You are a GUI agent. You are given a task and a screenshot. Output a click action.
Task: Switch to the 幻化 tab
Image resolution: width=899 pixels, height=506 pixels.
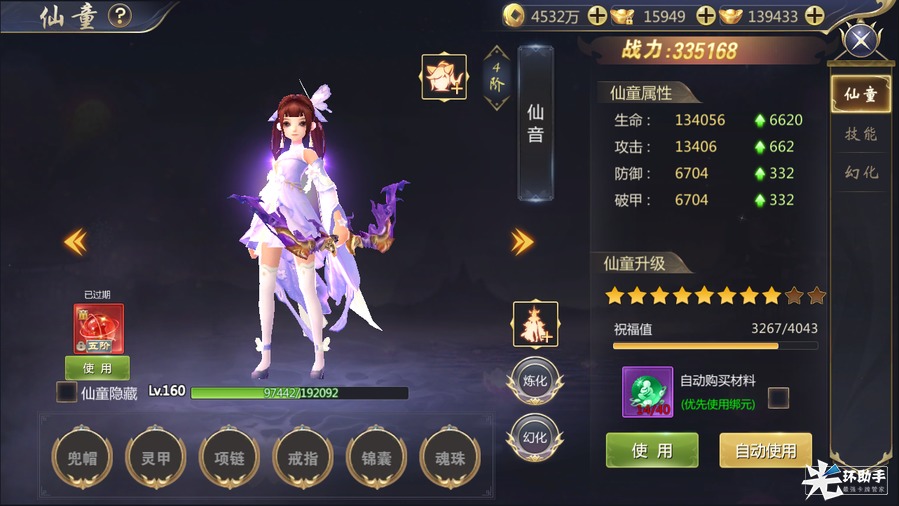point(860,173)
